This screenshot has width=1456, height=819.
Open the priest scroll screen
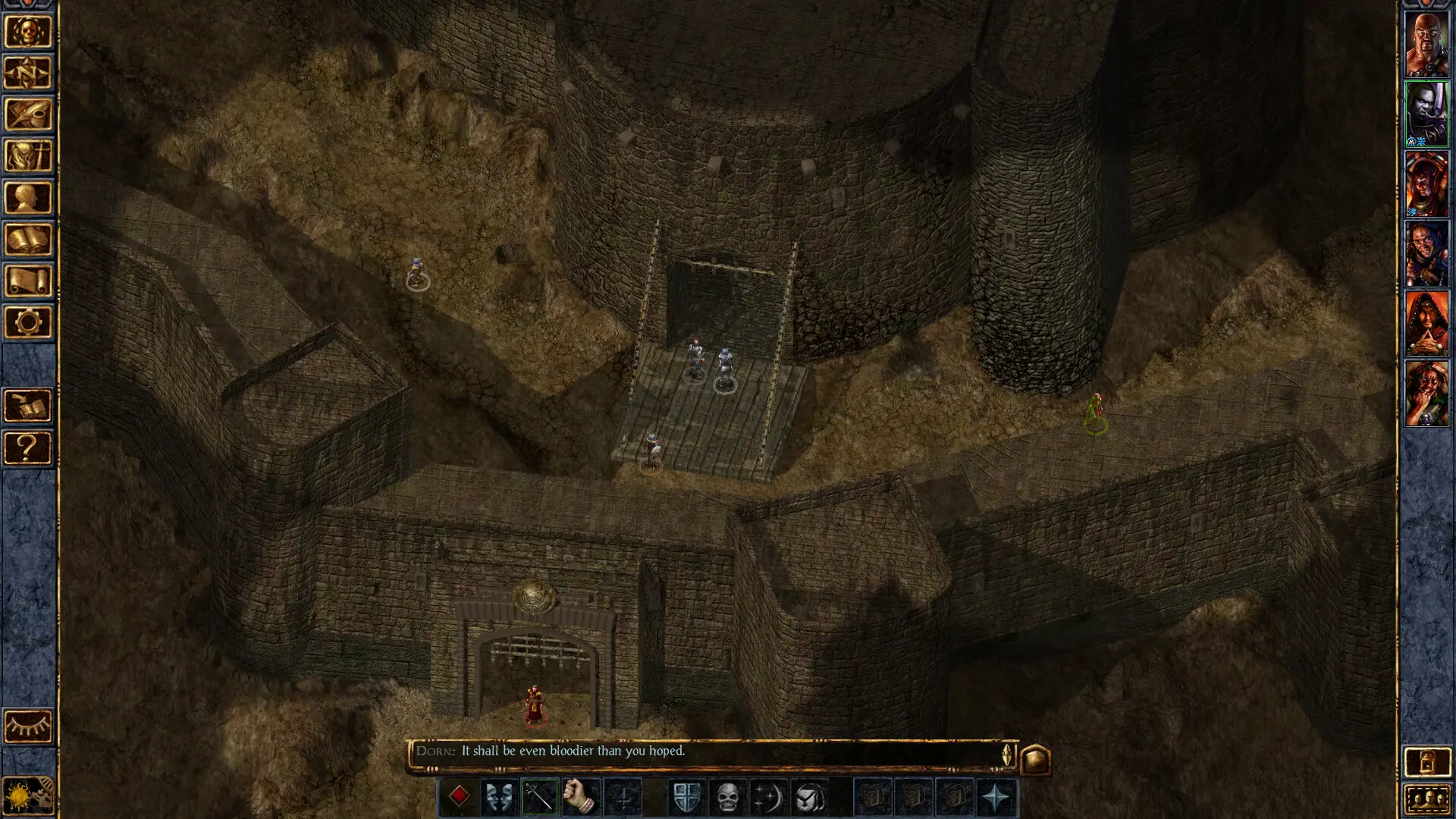coord(28,281)
